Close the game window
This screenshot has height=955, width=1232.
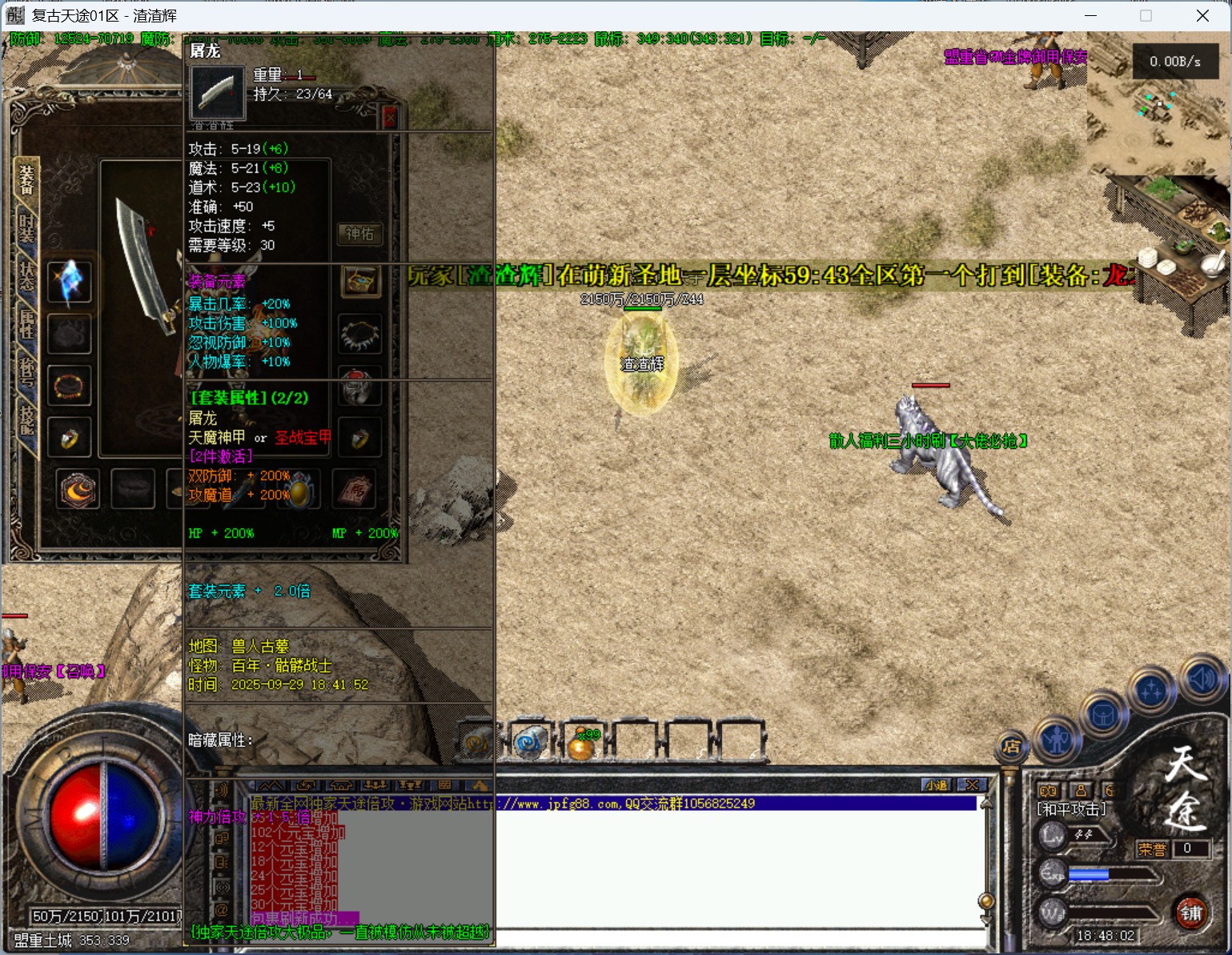tap(1202, 16)
